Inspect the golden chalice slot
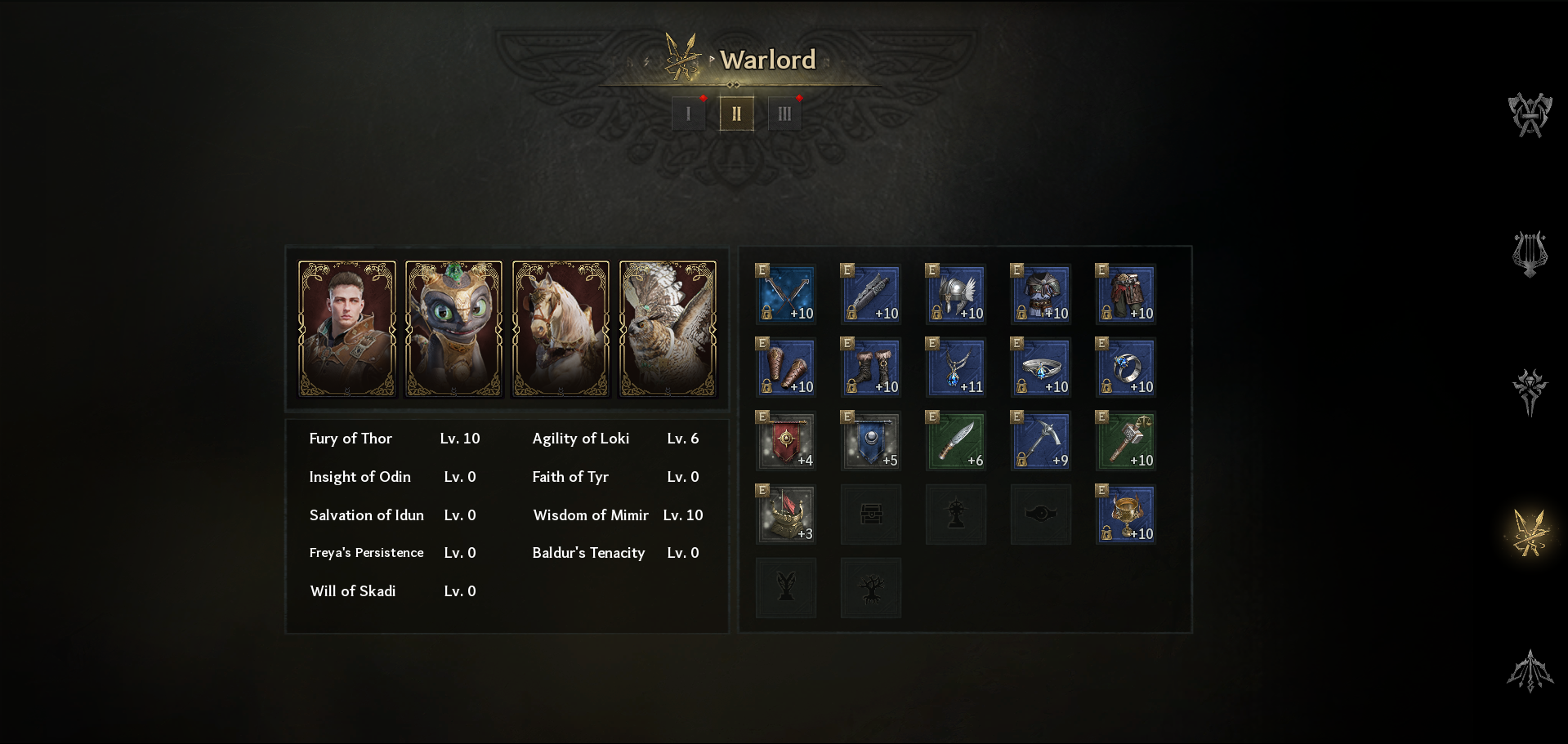 tap(1126, 515)
